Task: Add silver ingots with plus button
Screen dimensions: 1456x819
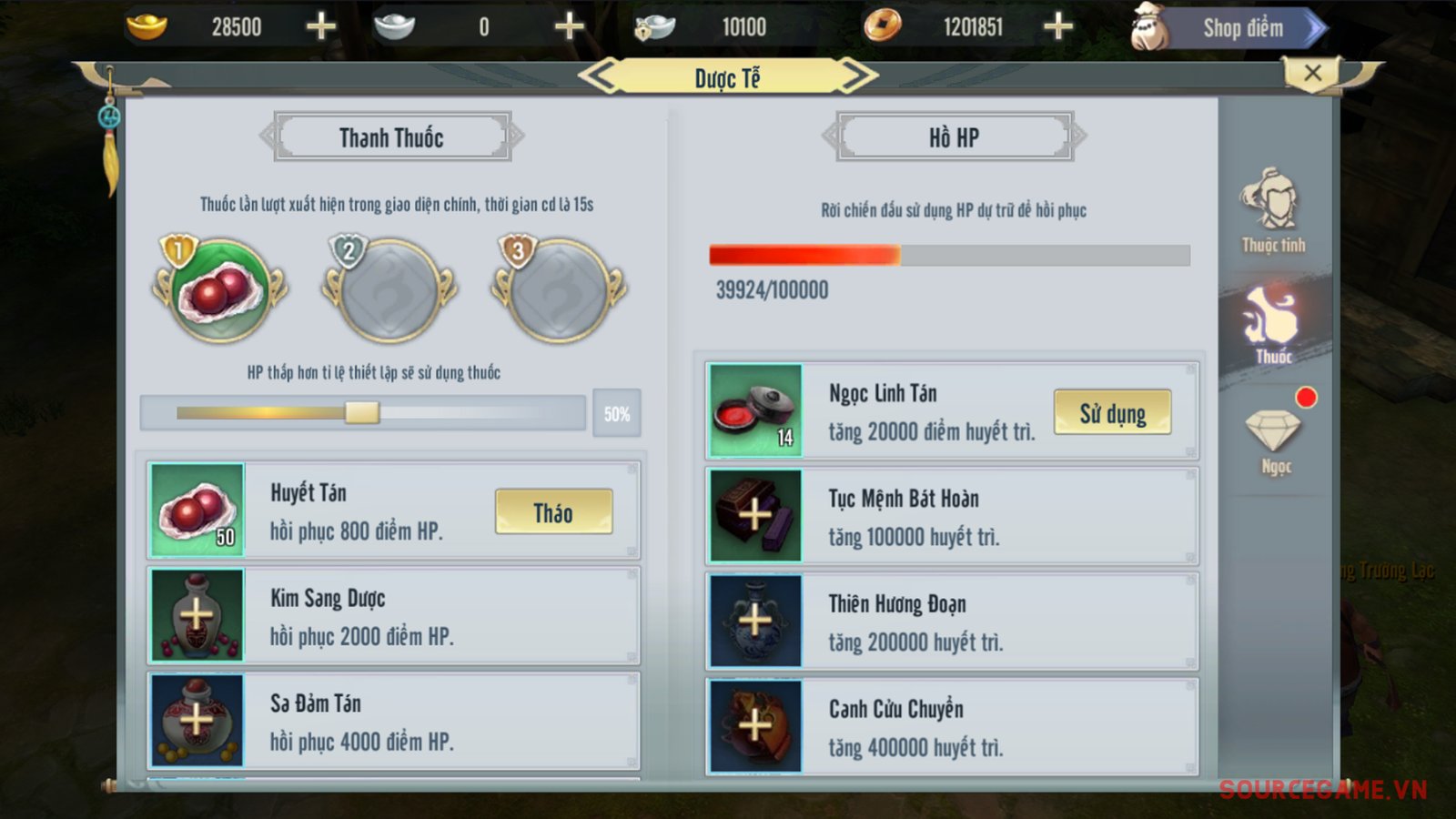Action: (x=569, y=26)
